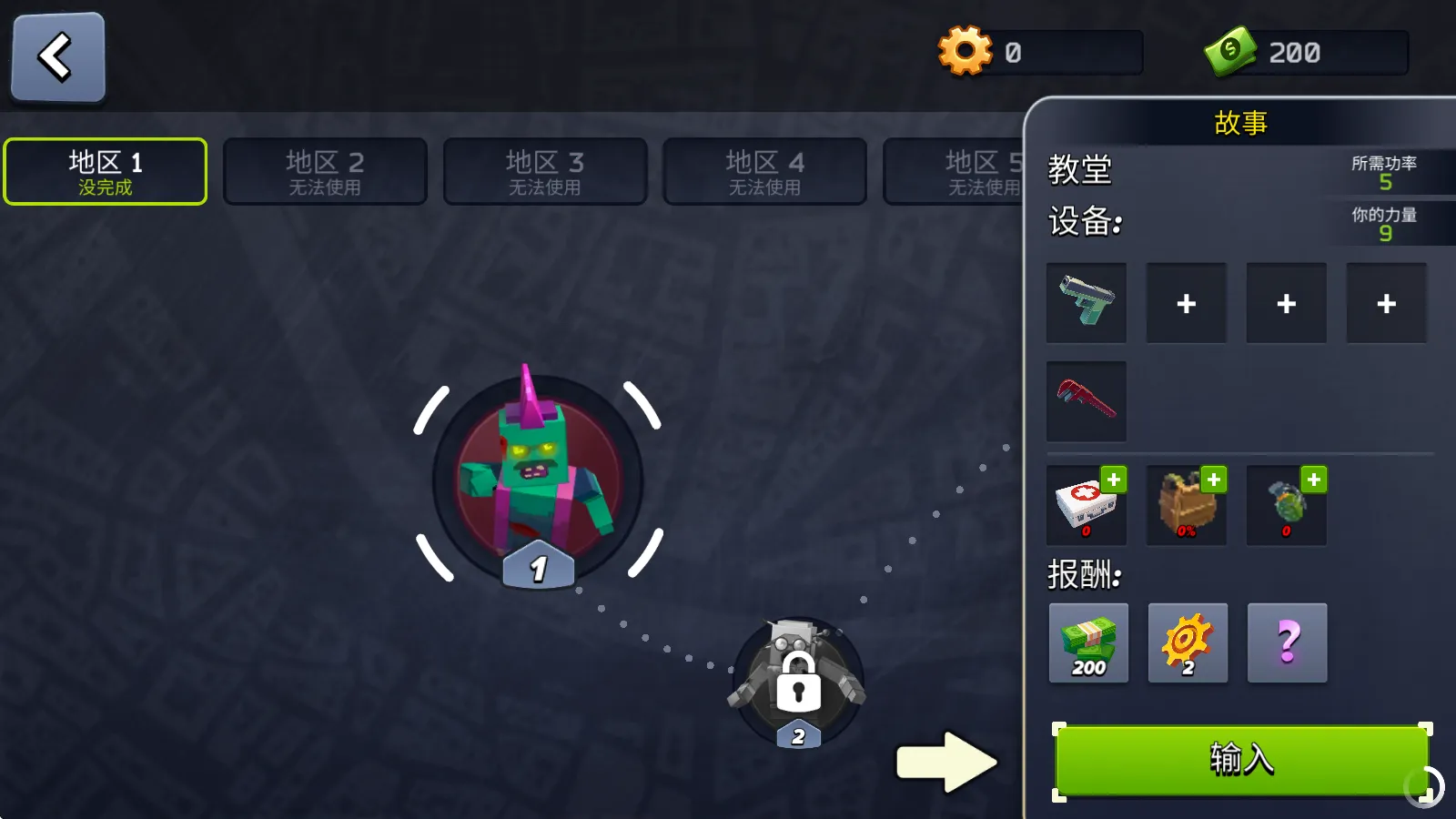This screenshot has width=1456, height=819.
Task: Open the mystery question mark reward
Action: [x=1287, y=643]
